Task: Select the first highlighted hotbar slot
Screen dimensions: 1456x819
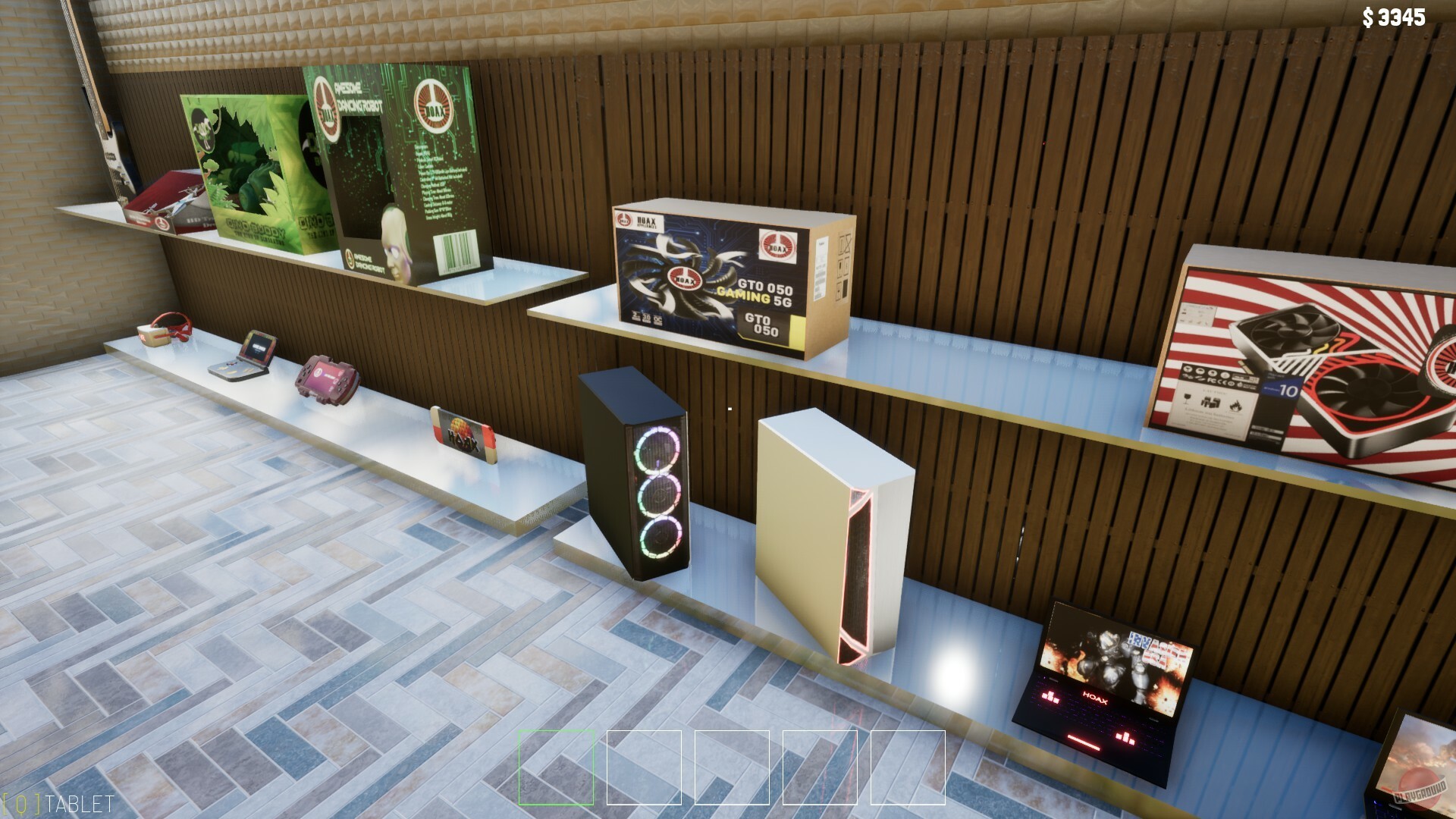Action: point(555,767)
